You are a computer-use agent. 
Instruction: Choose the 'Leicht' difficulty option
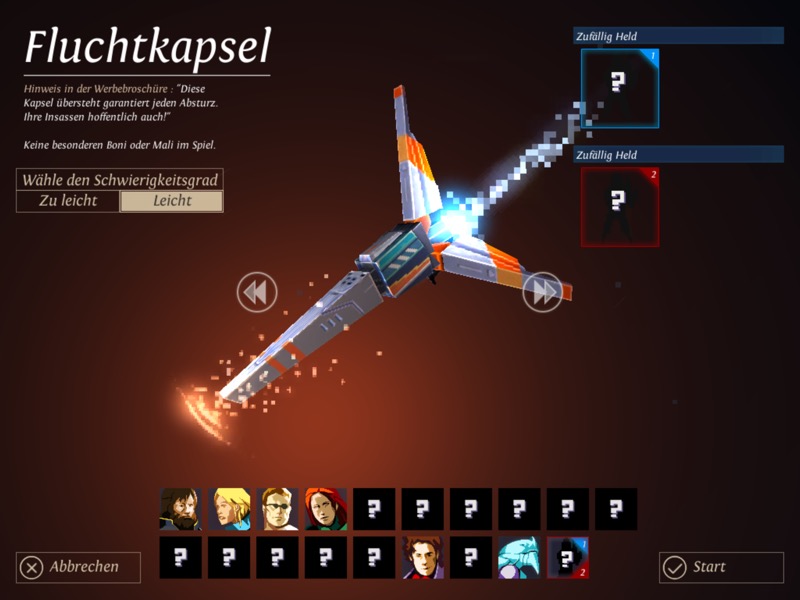tap(171, 201)
